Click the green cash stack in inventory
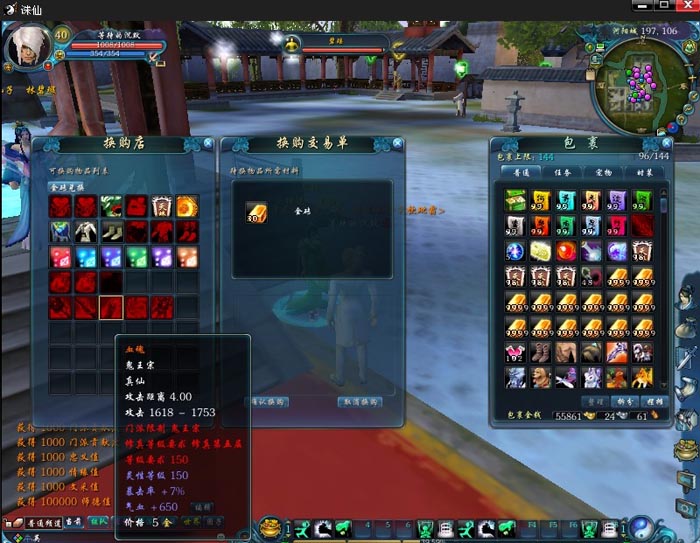The height and width of the screenshot is (543, 700). point(516,200)
